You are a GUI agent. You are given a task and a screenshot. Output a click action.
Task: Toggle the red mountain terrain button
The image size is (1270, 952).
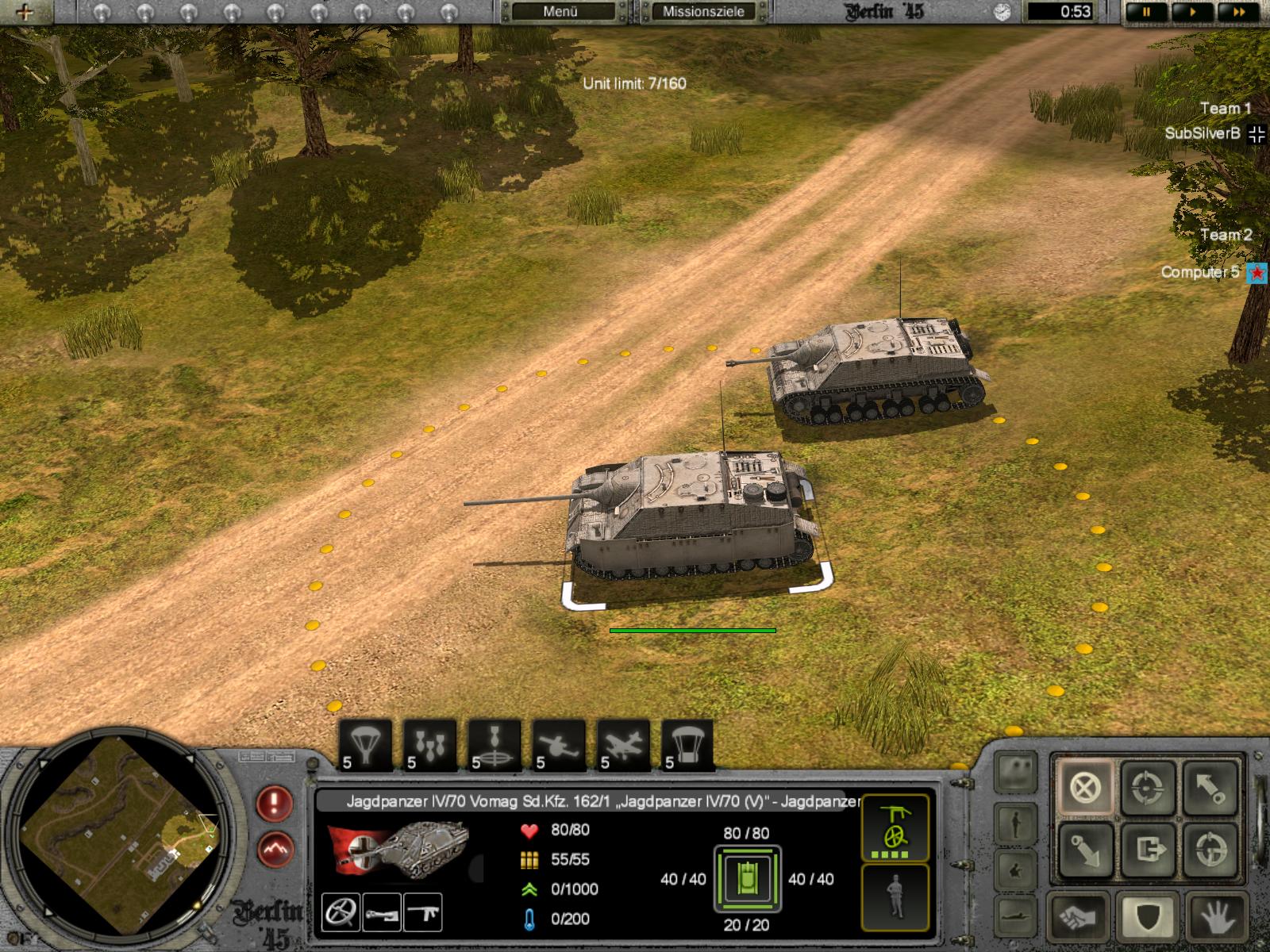(x=275, y=850)
